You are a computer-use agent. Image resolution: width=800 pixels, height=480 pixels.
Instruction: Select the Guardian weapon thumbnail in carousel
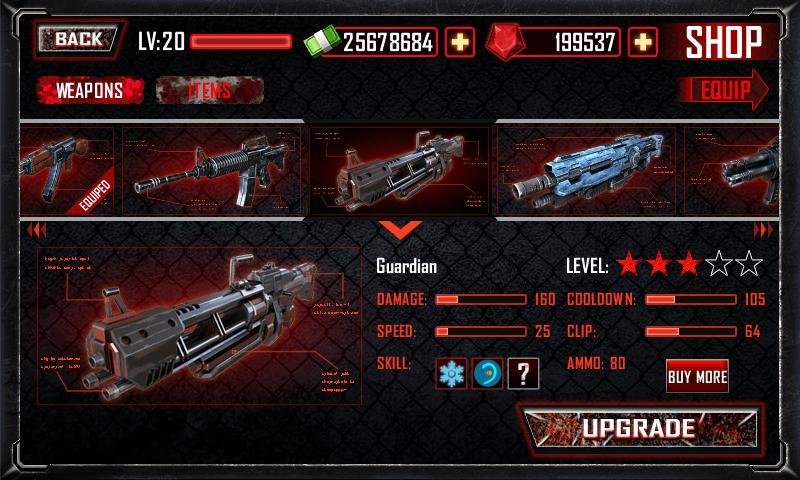pos(399,170)
